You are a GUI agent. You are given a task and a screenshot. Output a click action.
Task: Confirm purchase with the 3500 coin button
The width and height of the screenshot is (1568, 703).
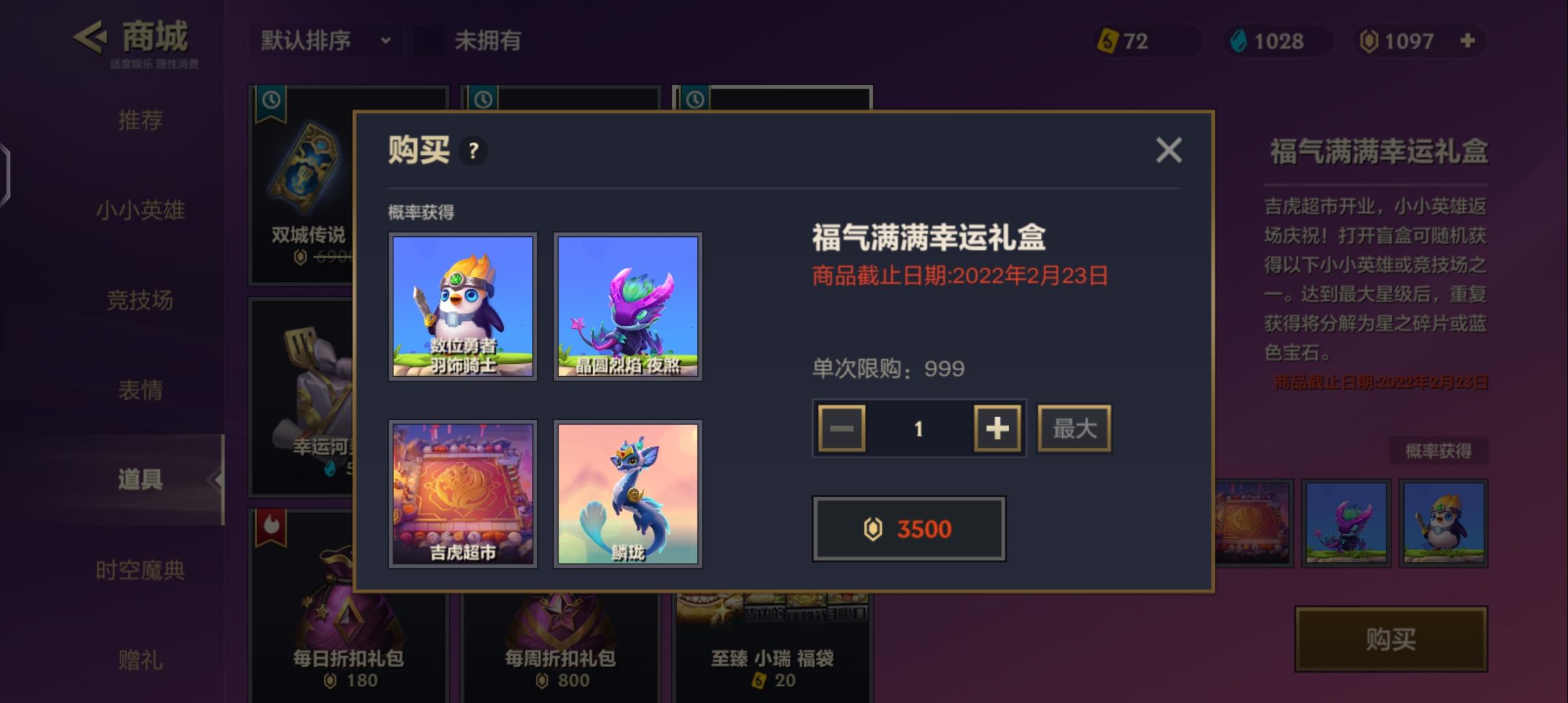(909, 529)
